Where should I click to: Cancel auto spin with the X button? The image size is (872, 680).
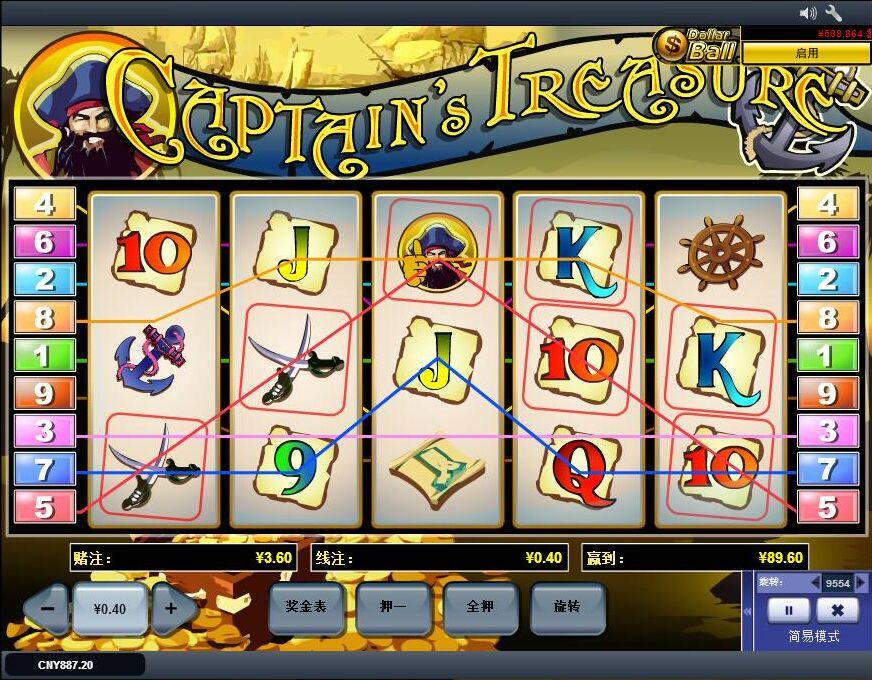pyautogui.click(x=838, y=609)
